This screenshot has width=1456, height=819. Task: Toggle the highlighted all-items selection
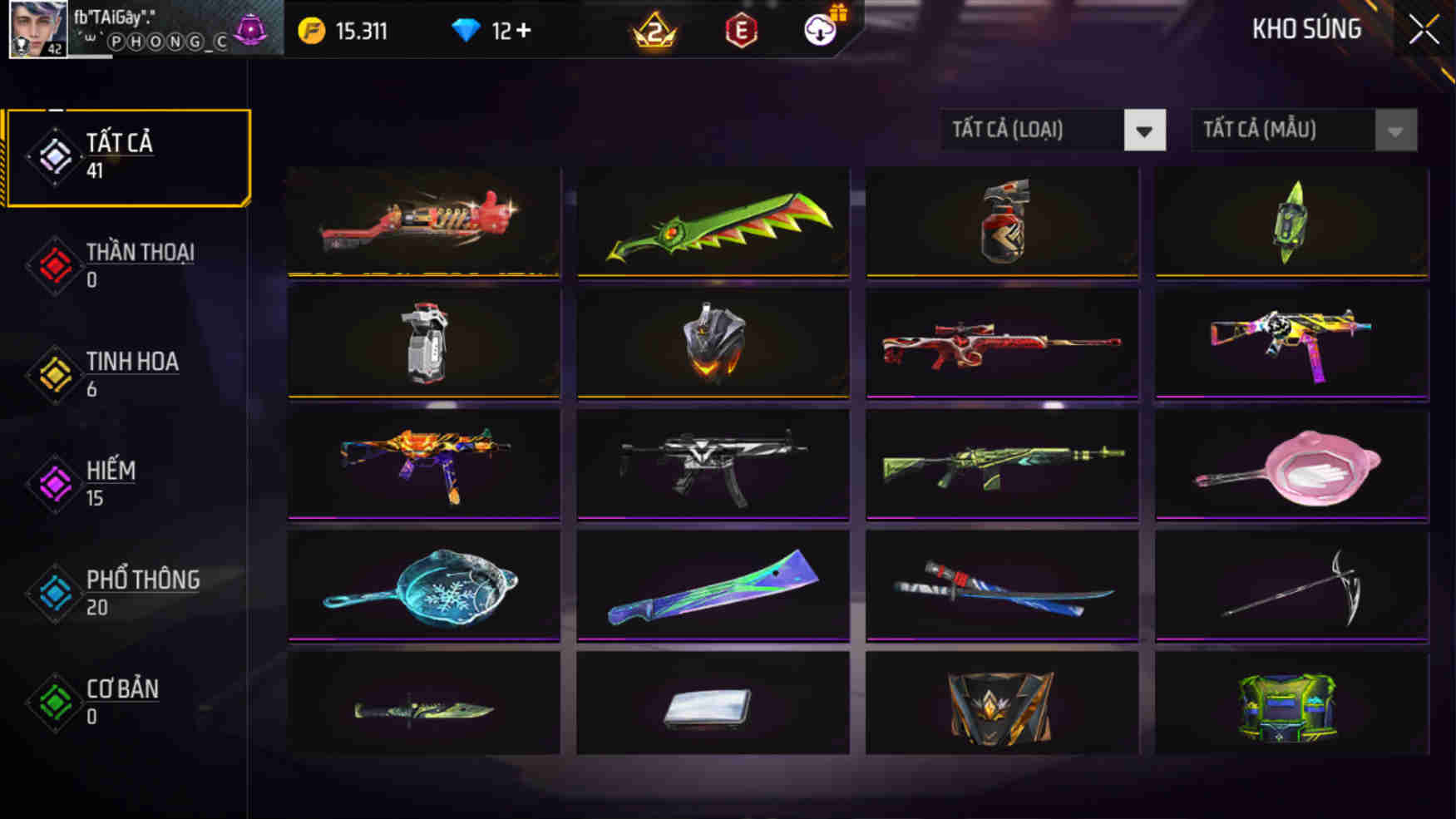[126, 155]
